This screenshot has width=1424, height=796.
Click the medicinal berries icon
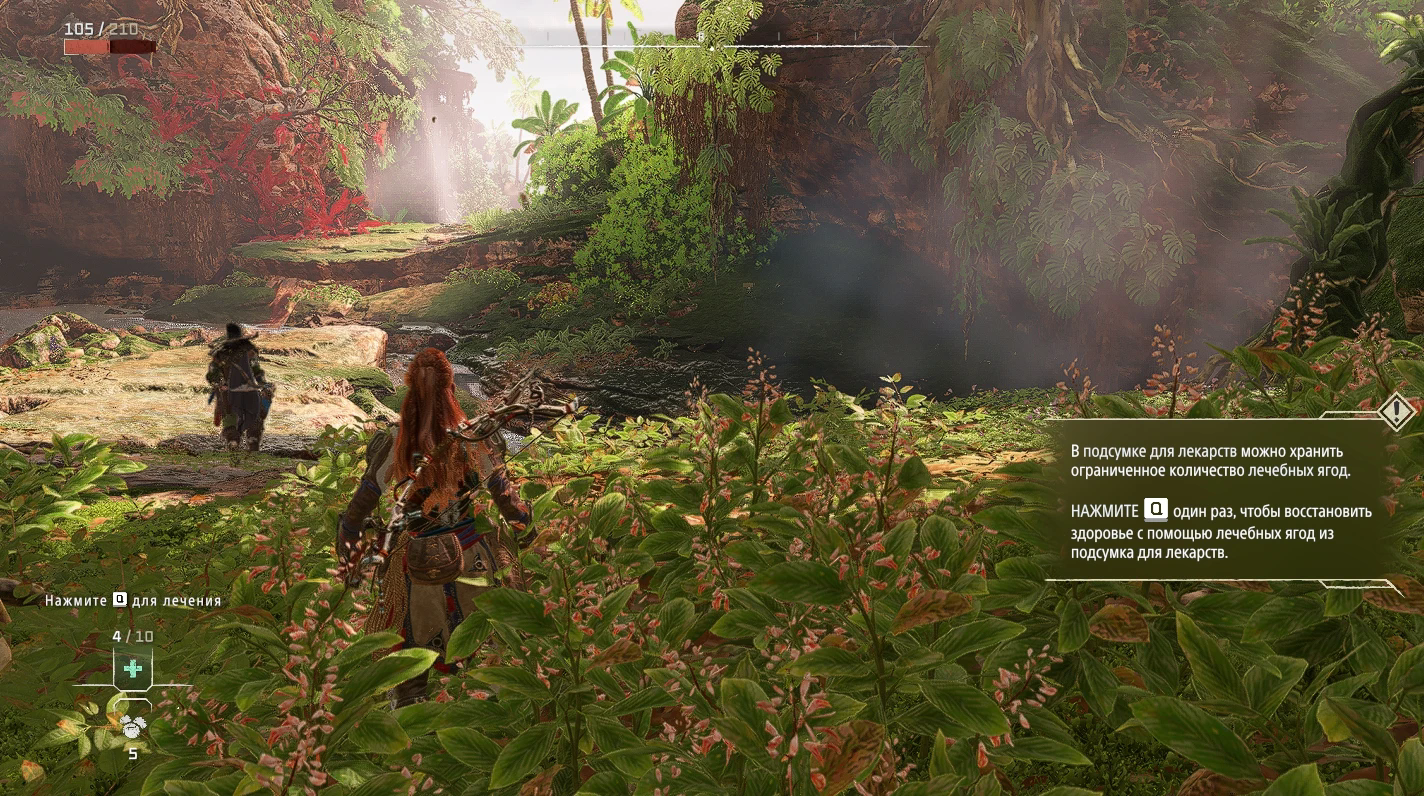click(x=133, y=725)
